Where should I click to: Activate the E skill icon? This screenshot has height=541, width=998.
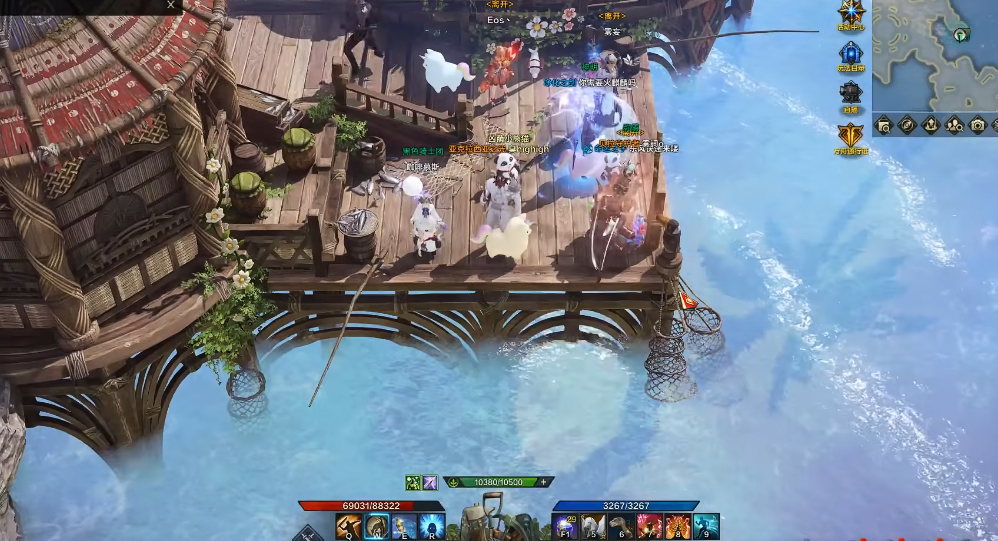404,526
